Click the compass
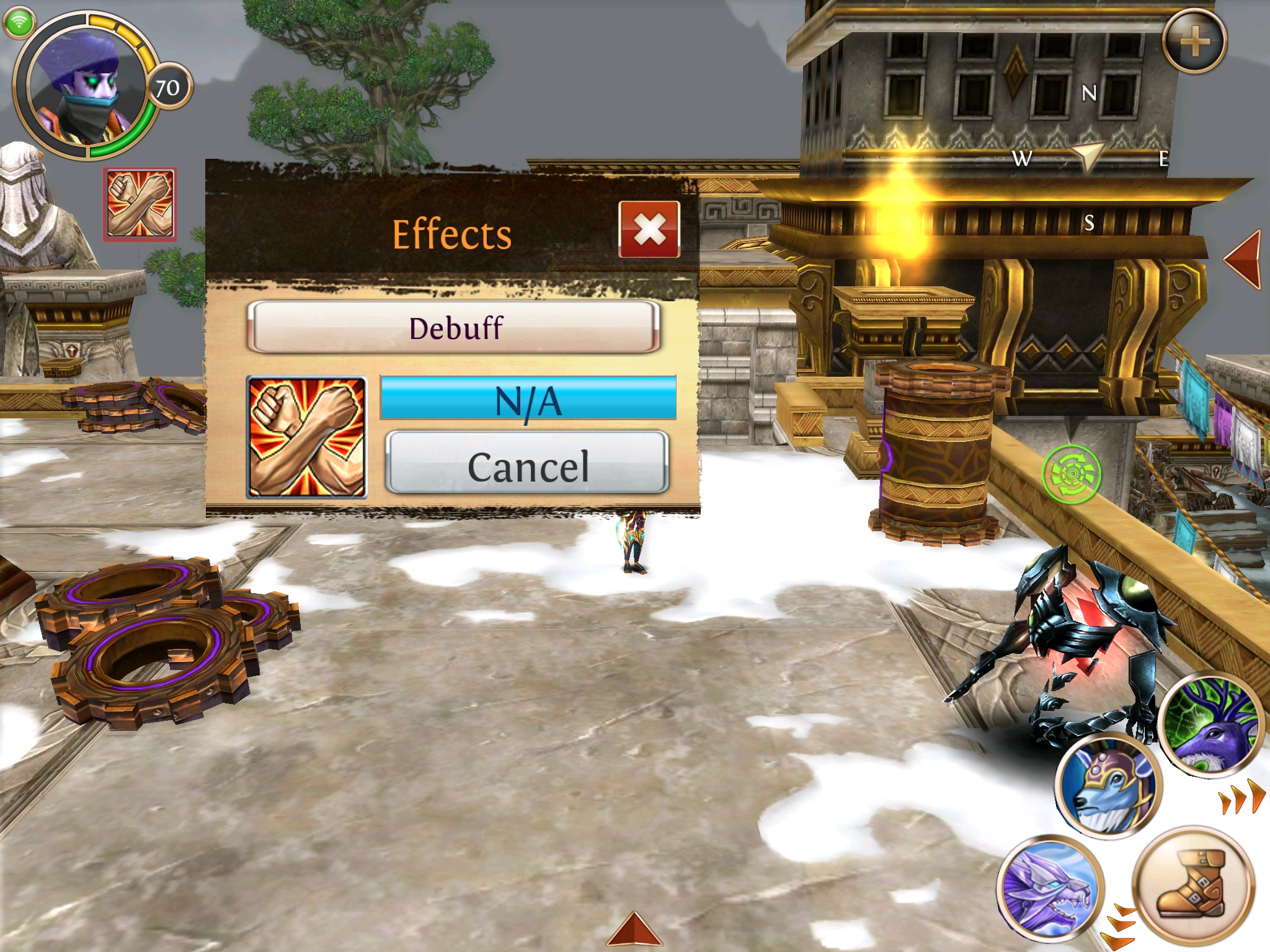1270x952 pixels. [x=1090, y=157]
